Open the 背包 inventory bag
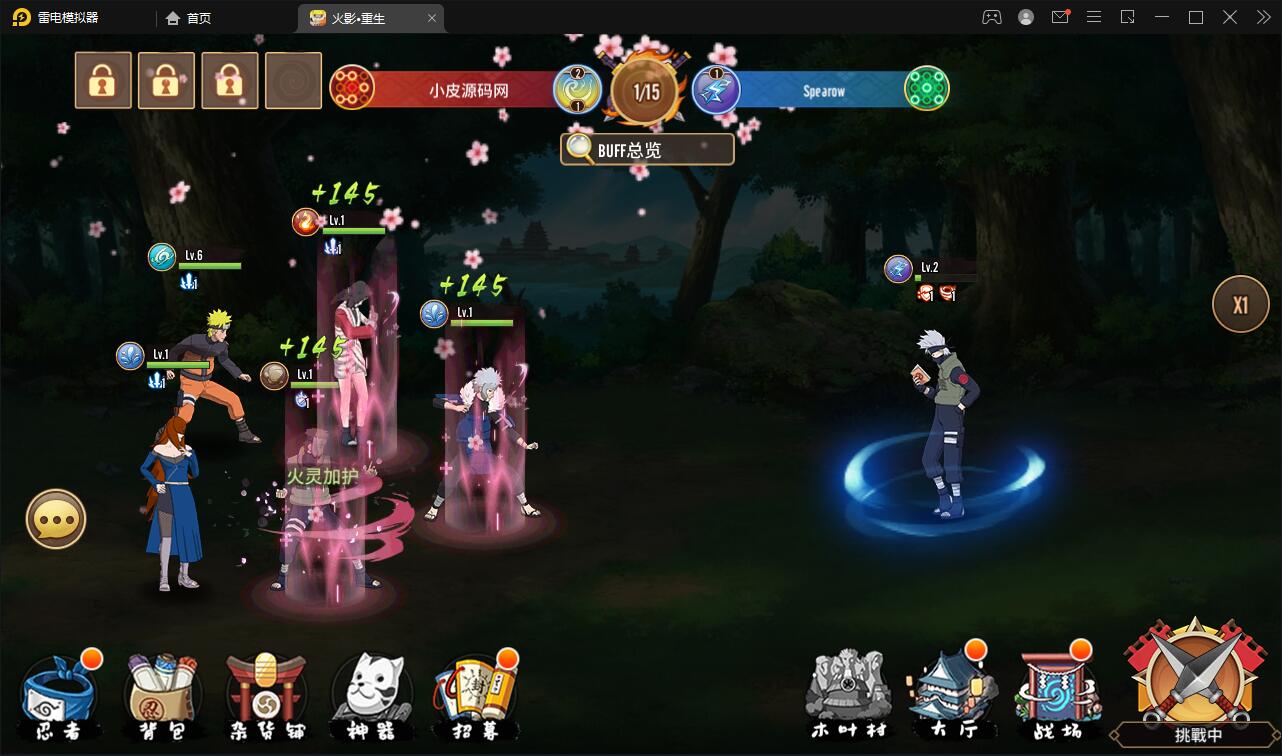Viewport: 1282px width, 756px height. point(163,692)
